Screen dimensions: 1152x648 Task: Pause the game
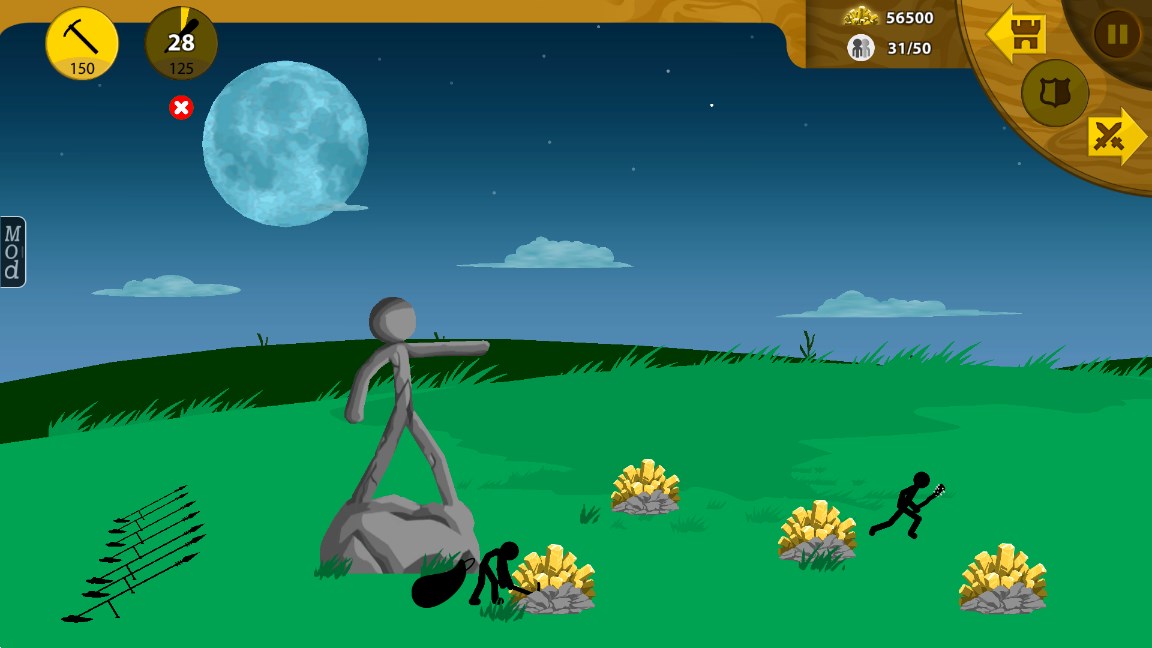tap(1116, 35)
